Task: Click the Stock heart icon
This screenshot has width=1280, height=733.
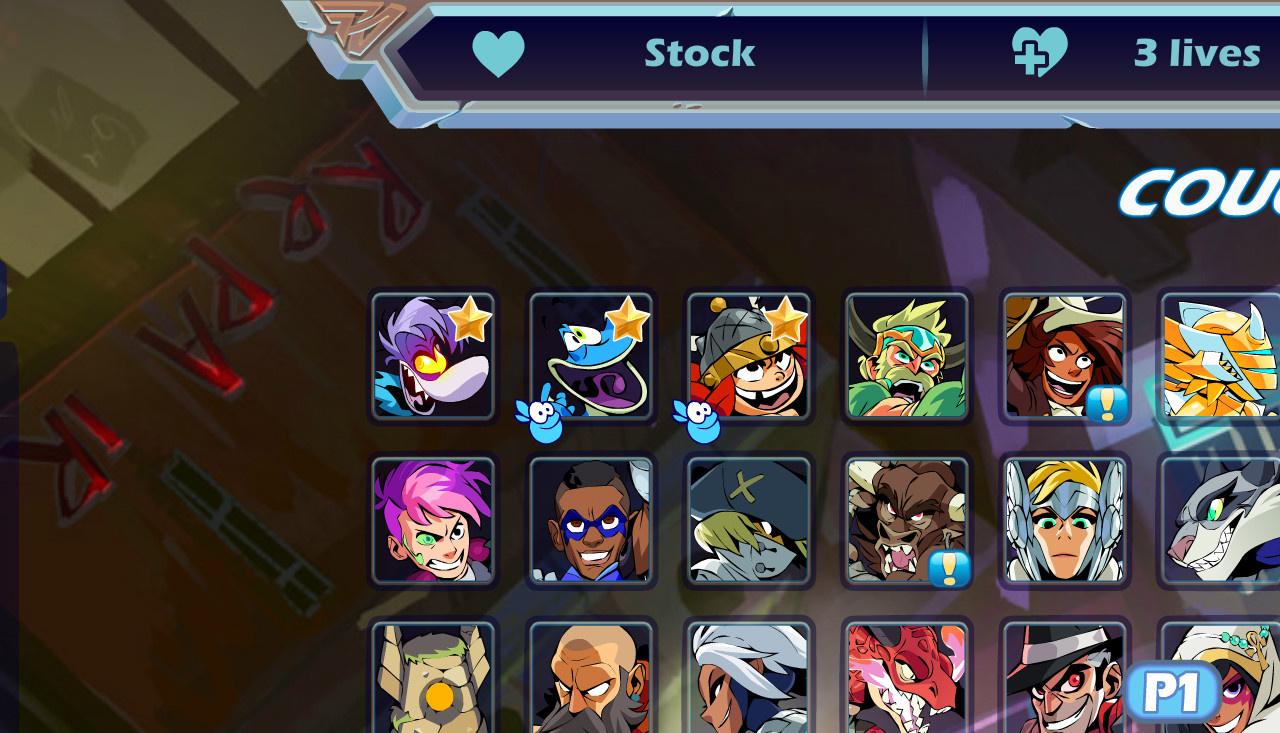Action: tap(500, 53)
